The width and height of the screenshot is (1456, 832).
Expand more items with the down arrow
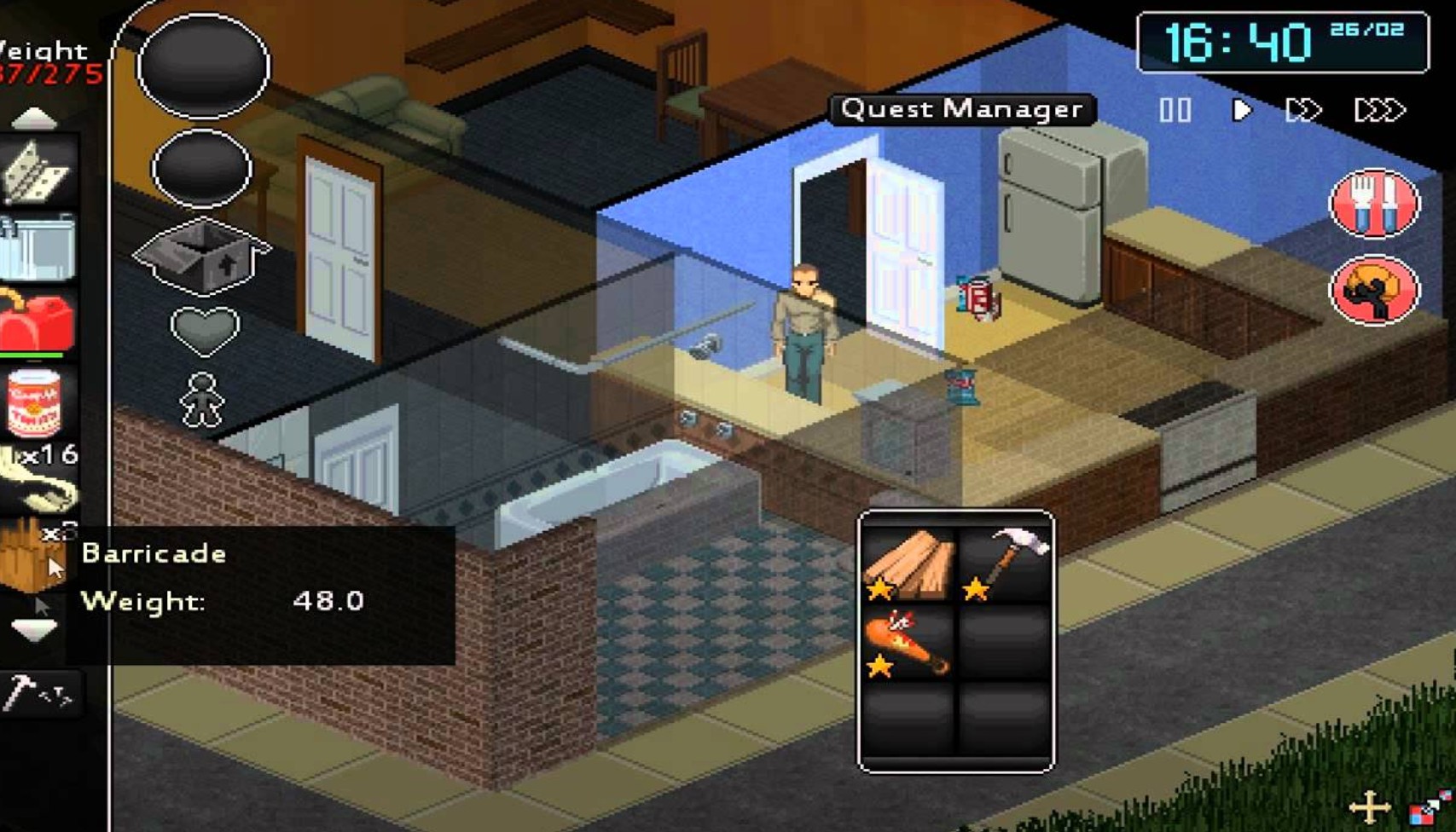tap(34, 628)
